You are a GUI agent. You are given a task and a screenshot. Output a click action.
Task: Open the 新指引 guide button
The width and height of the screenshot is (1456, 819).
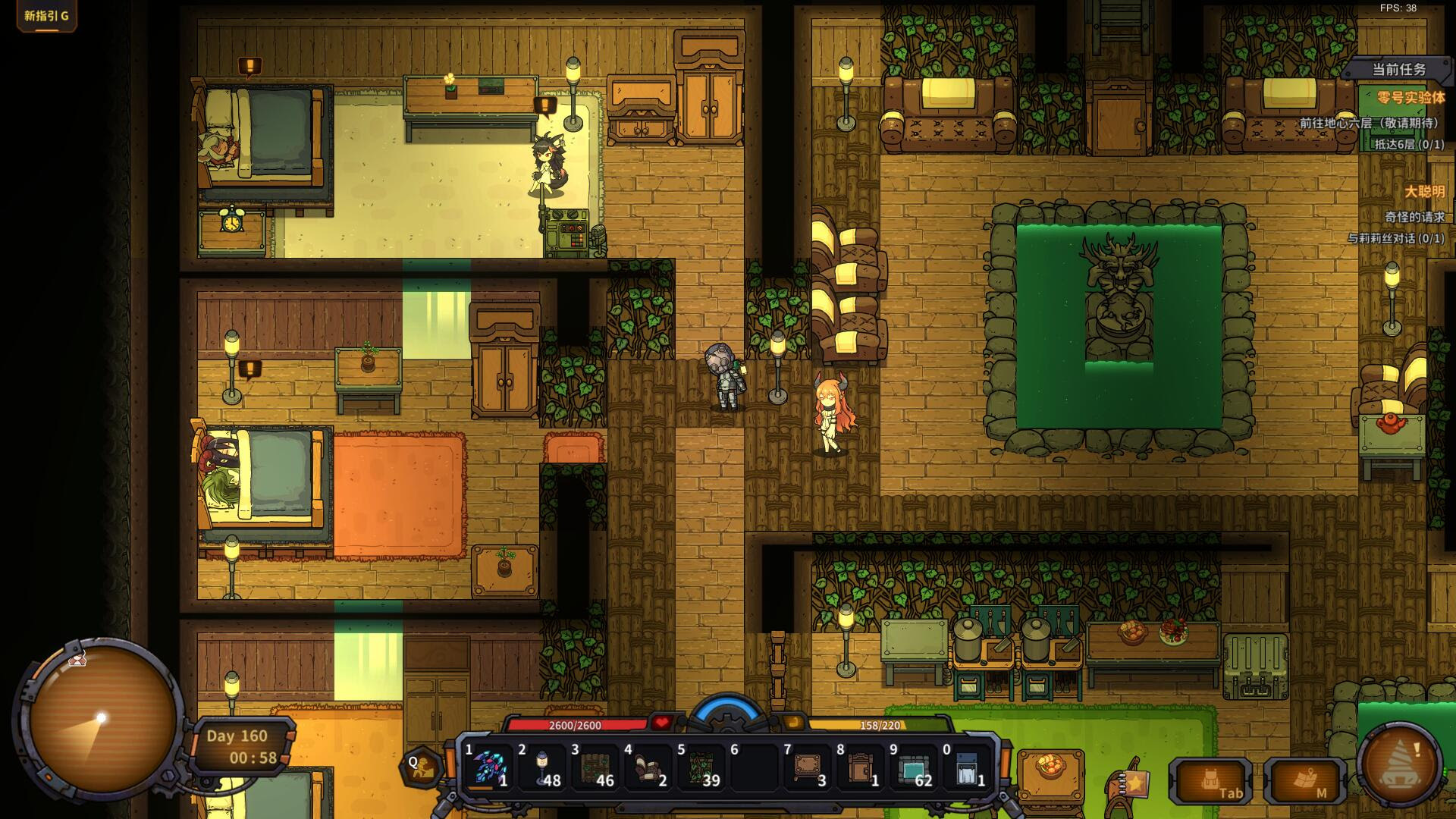tap(46, 15)
